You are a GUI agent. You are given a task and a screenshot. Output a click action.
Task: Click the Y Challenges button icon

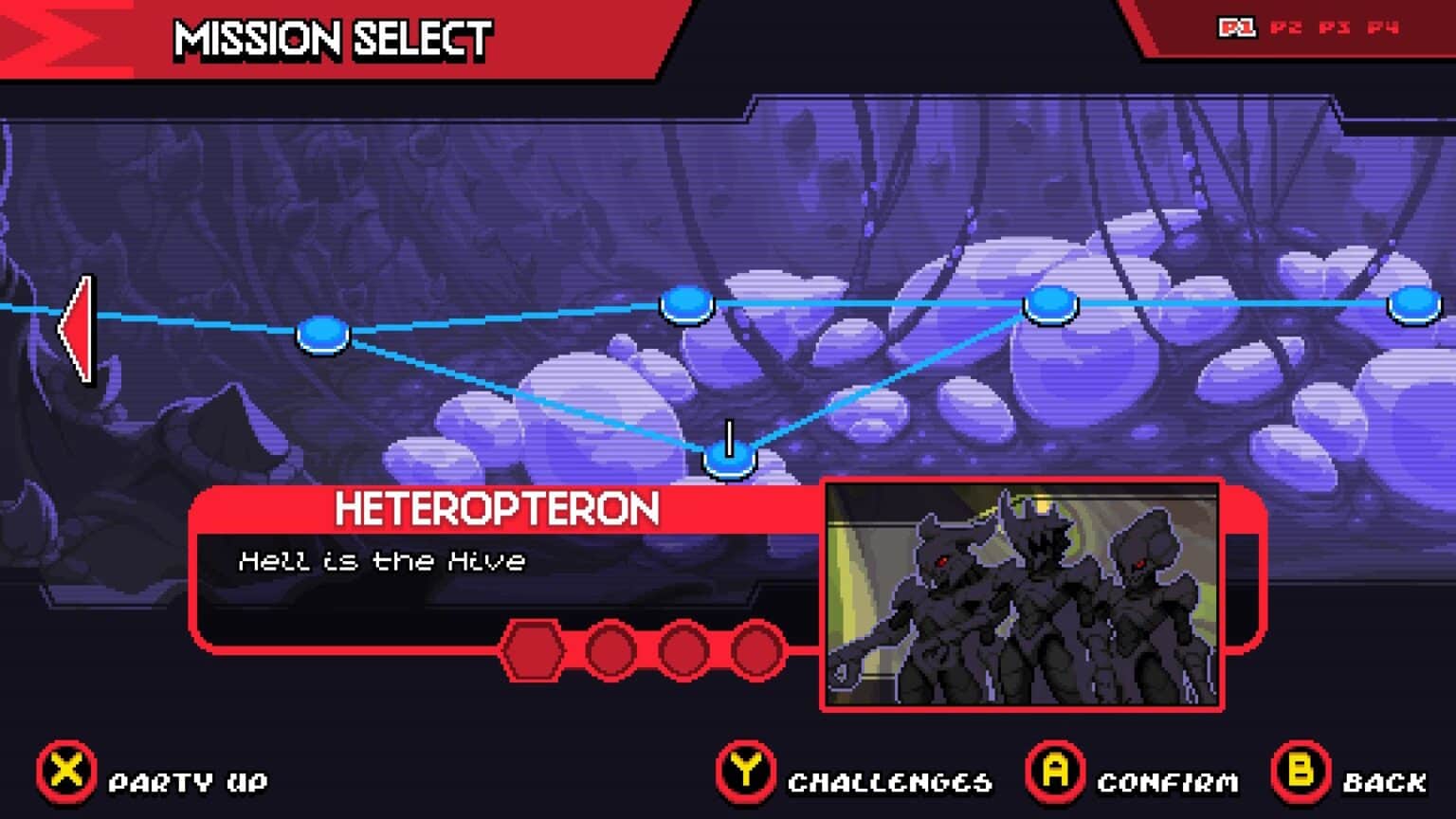point(745,773)
